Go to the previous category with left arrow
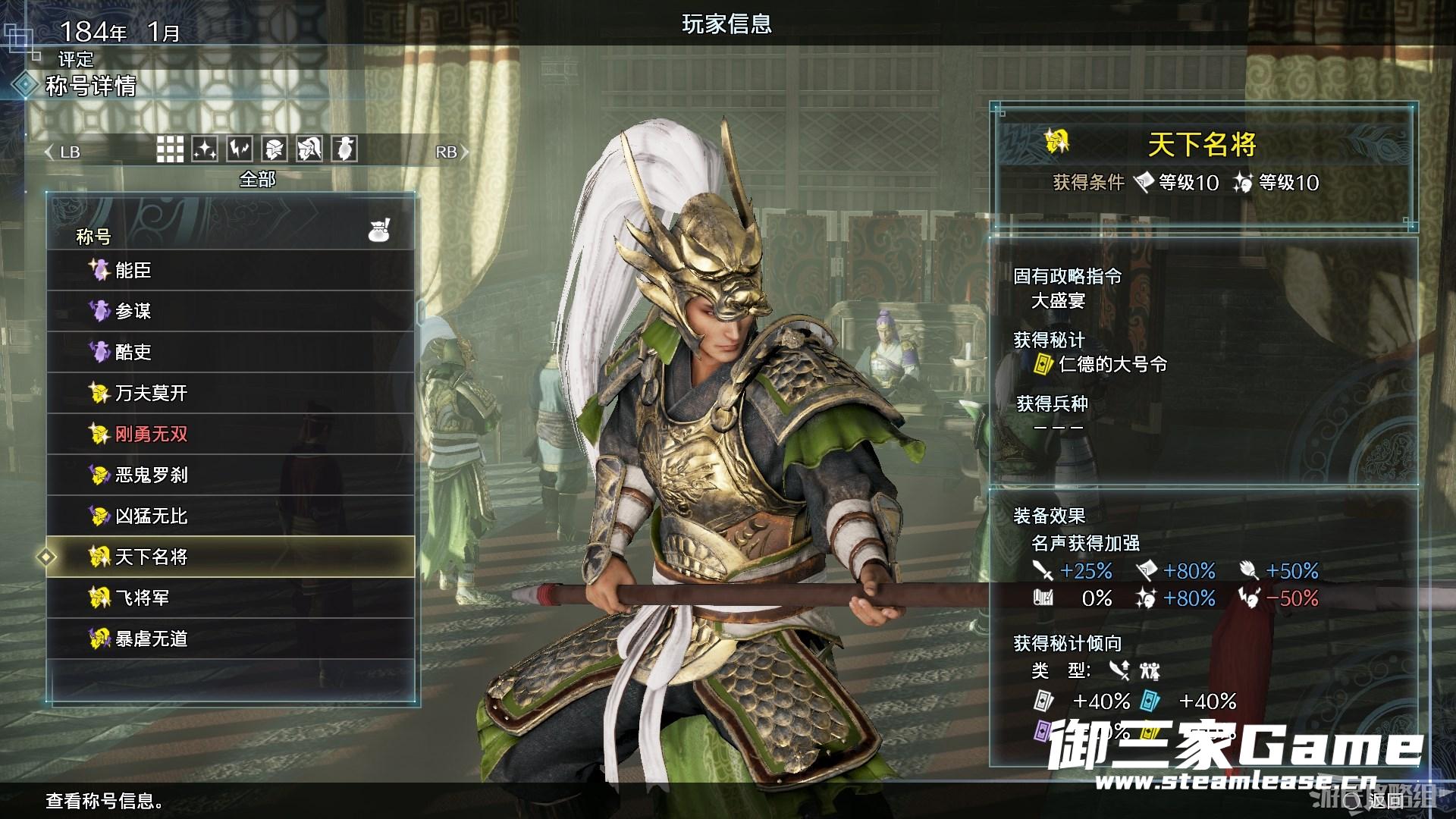The height and width of the screenshot is (819, 1456). point(50,152)
